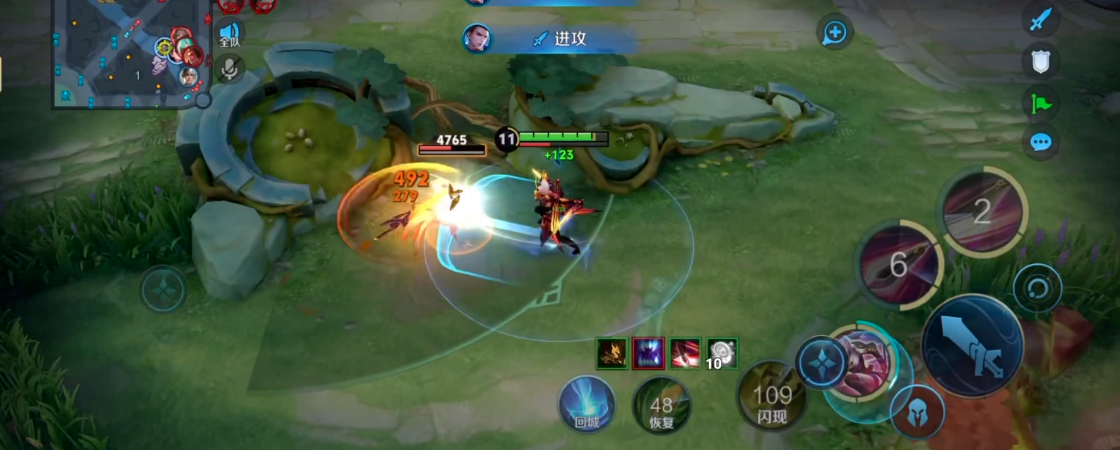Click the magnifier plus zoom icon
Screen dimensions: 1120x450
click(834, 33)
